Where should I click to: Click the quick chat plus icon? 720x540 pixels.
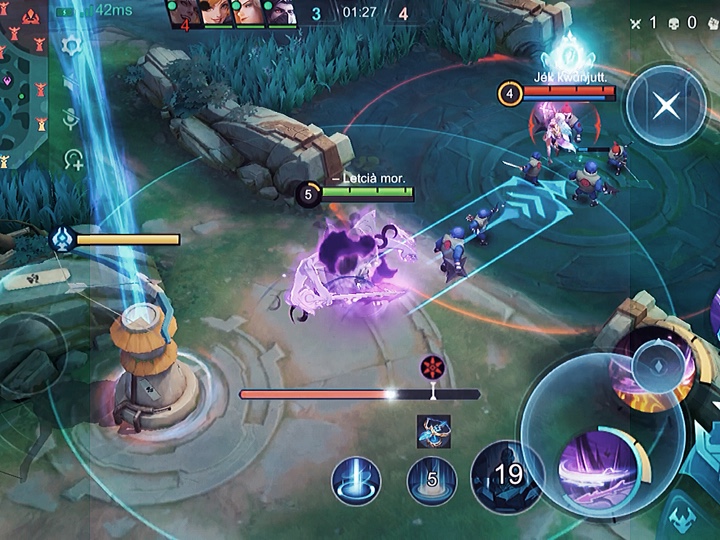[73, 158]
